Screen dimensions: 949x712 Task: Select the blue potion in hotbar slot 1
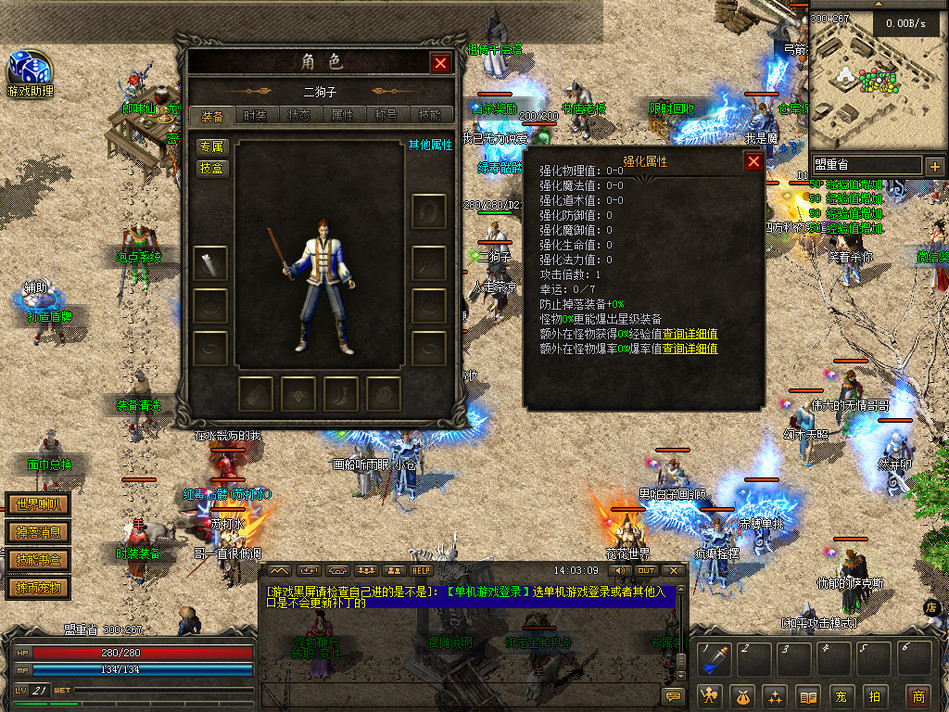(x=714, y=660)
